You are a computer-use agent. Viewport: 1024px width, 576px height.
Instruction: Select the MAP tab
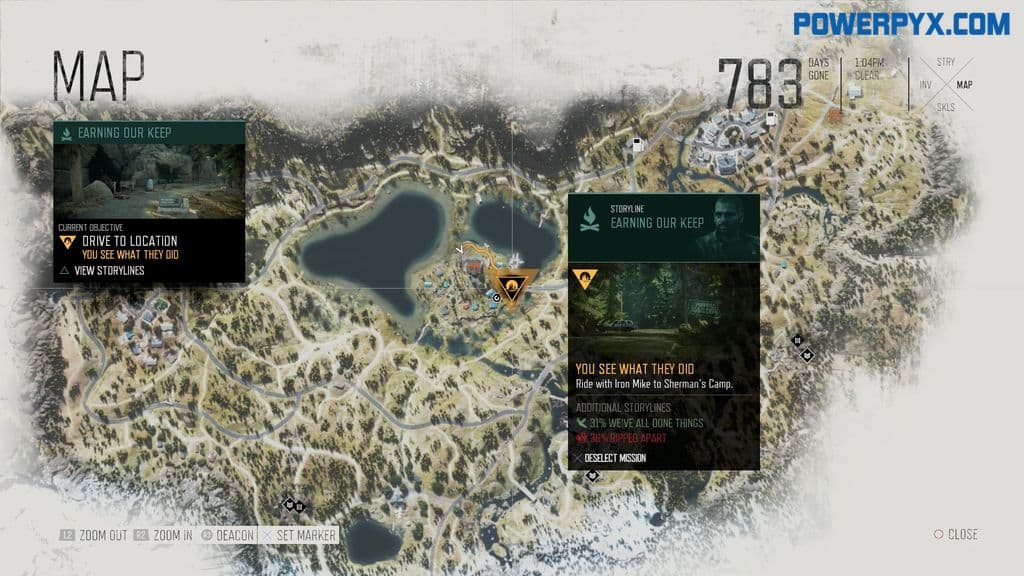964,85
